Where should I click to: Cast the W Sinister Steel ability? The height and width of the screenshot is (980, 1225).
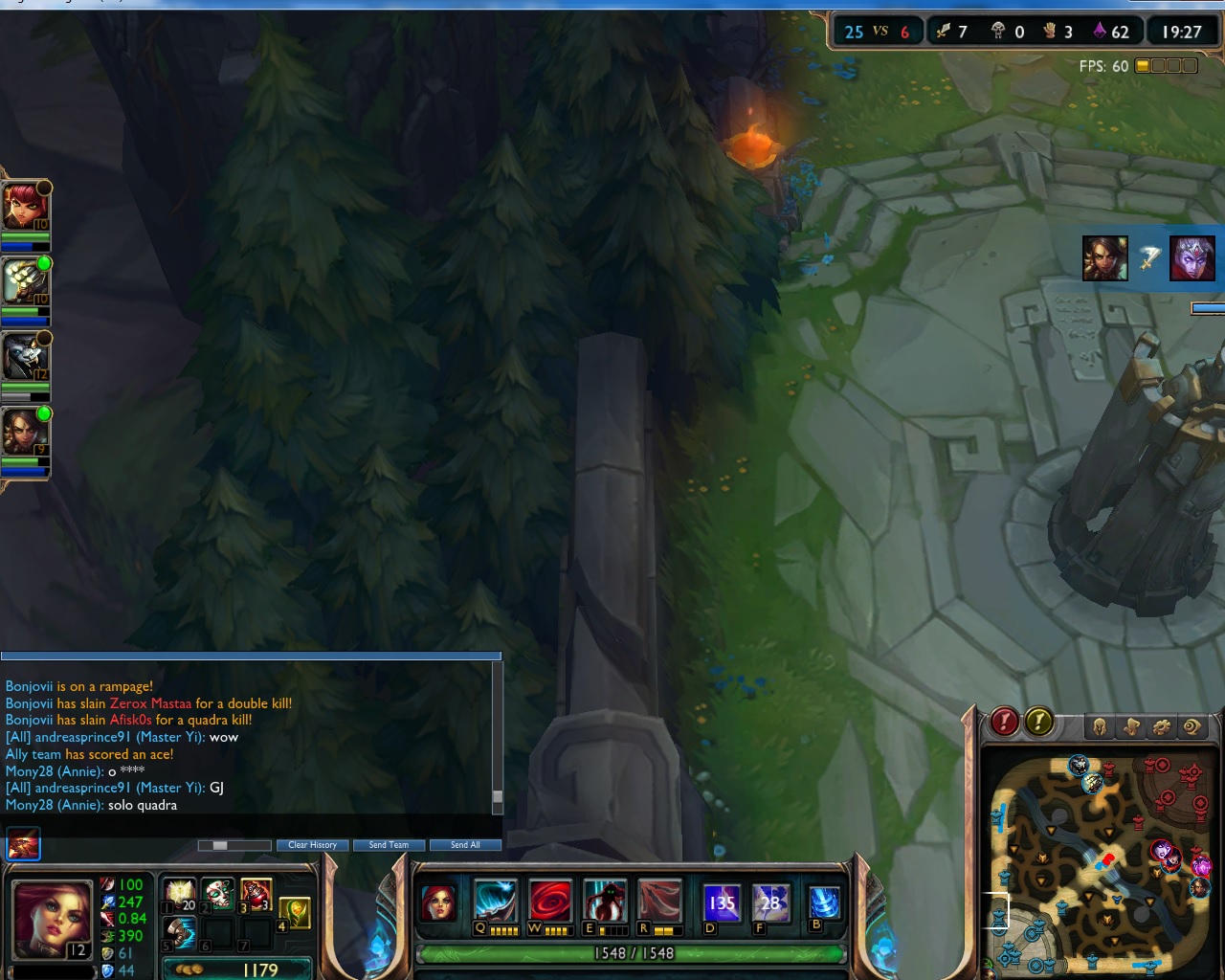551,902
